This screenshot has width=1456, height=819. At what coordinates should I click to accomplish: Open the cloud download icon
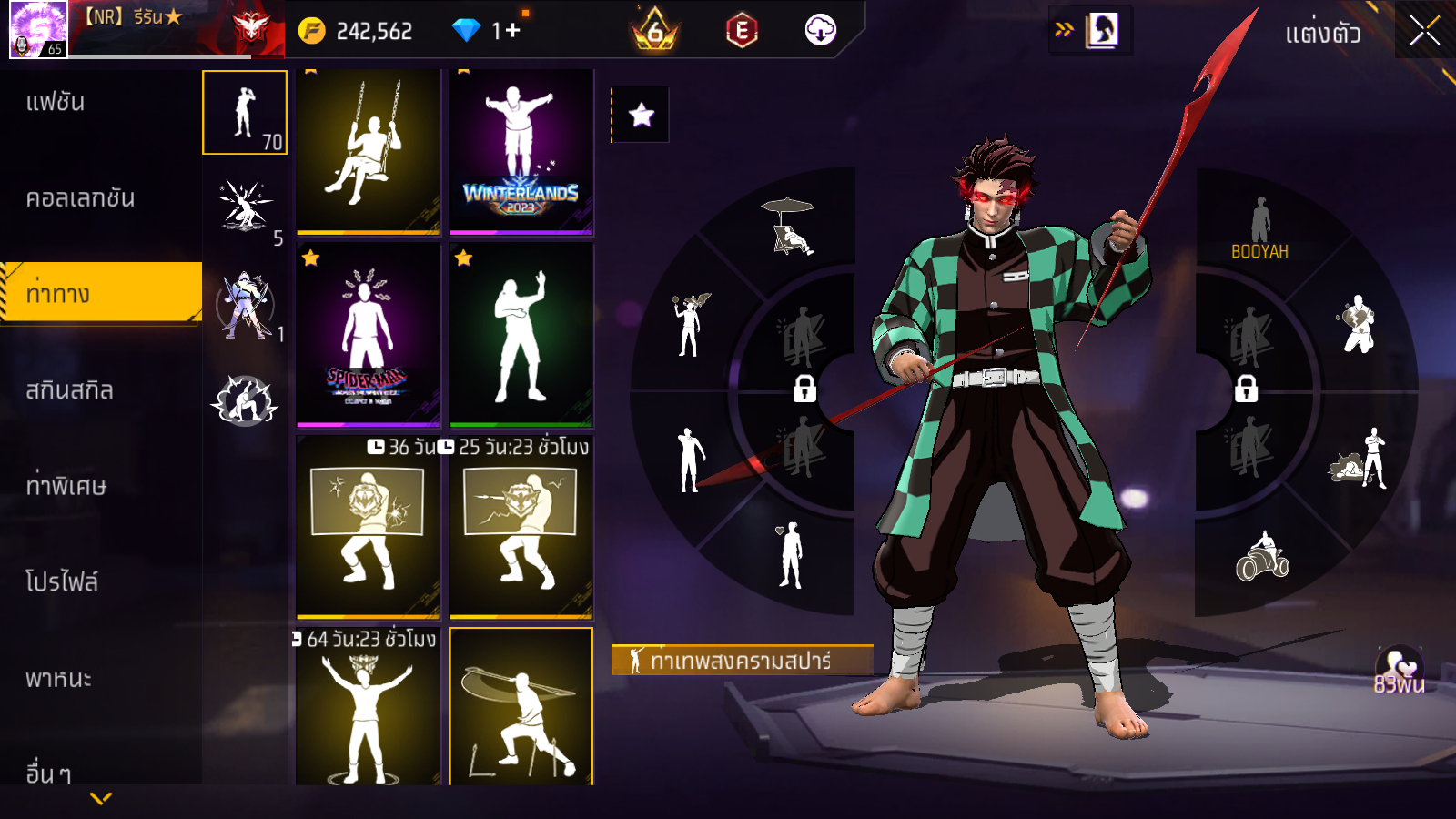click(x=820, y=31)
